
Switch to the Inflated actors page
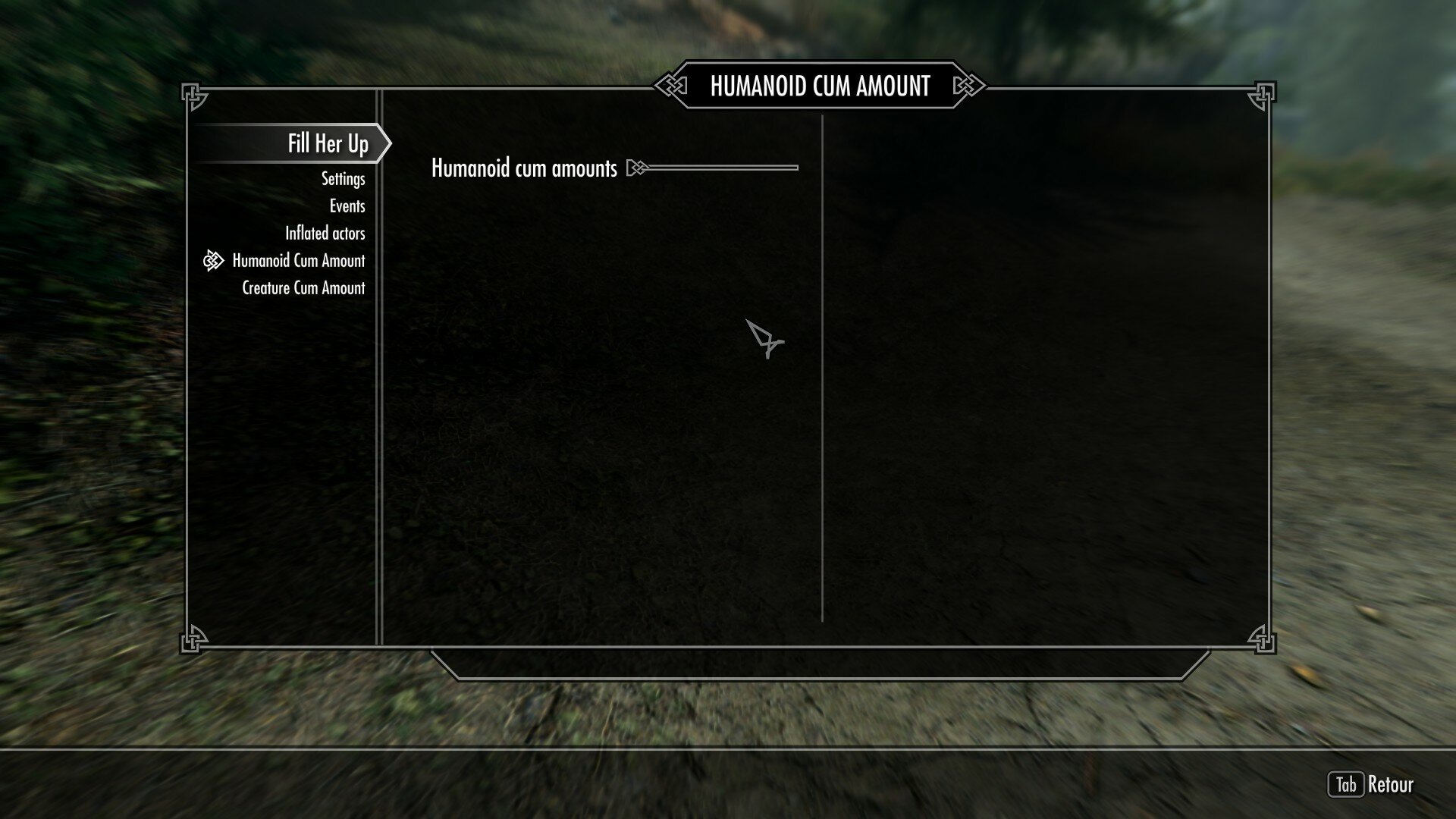click(326, 233)
